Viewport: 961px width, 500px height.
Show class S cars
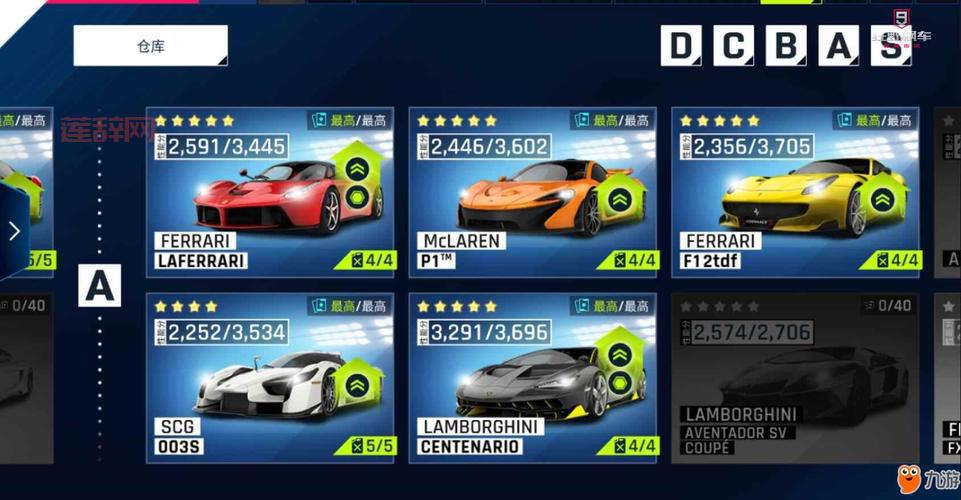(890, 46)
